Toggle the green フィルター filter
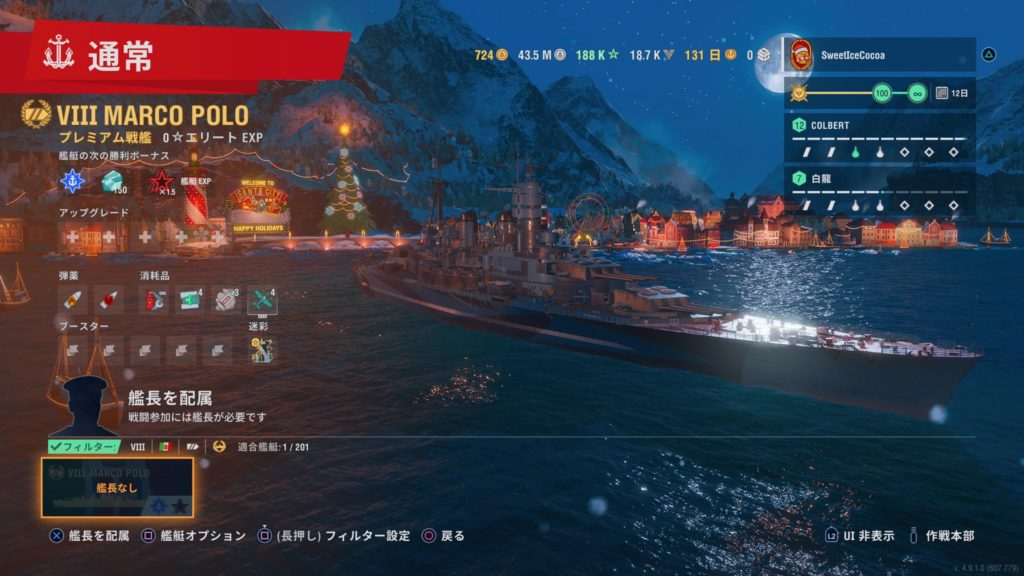Viewport: 1024px width, 576px height. tap(85, 447)
